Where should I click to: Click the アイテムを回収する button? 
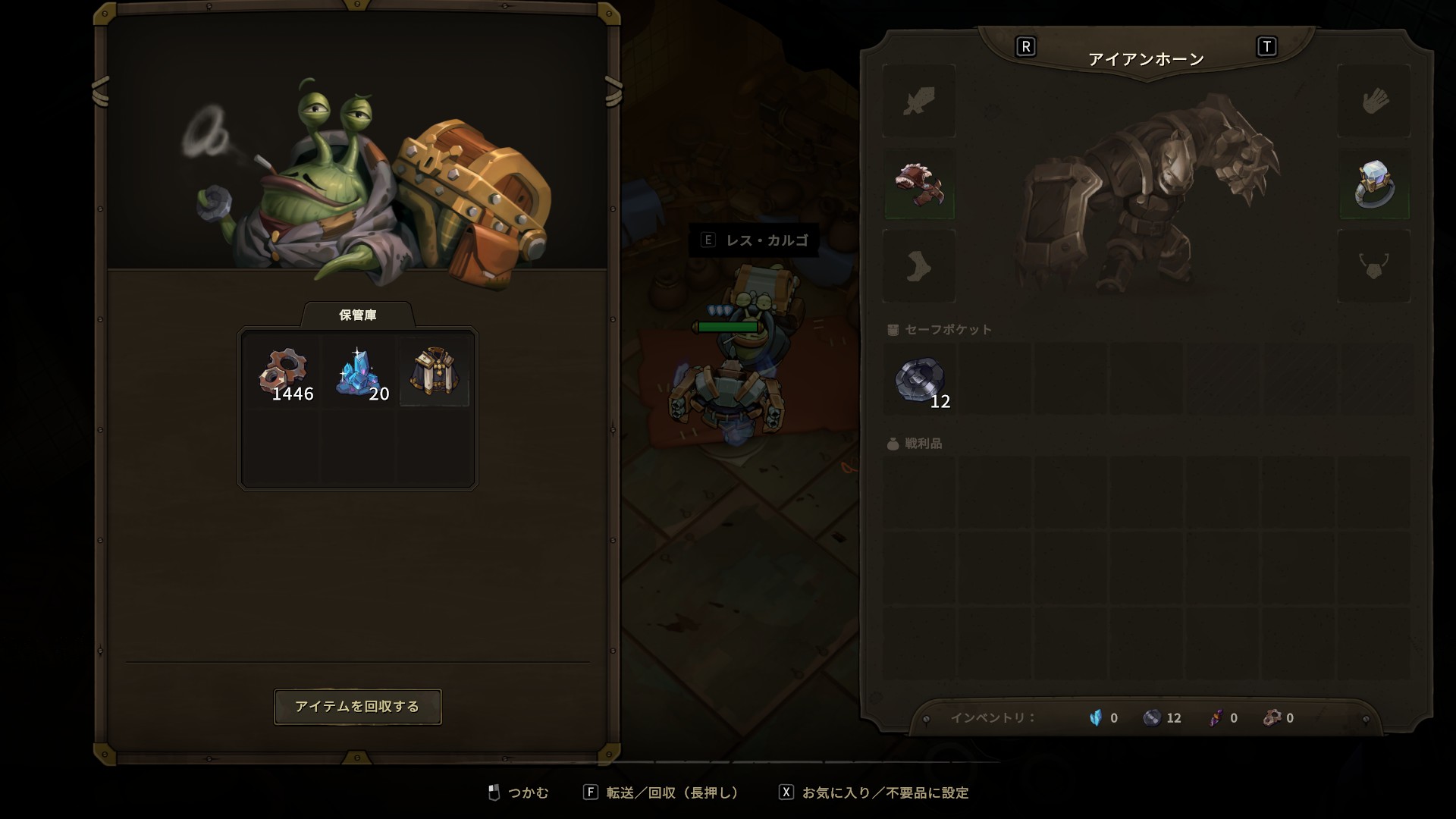pos(357,707)
